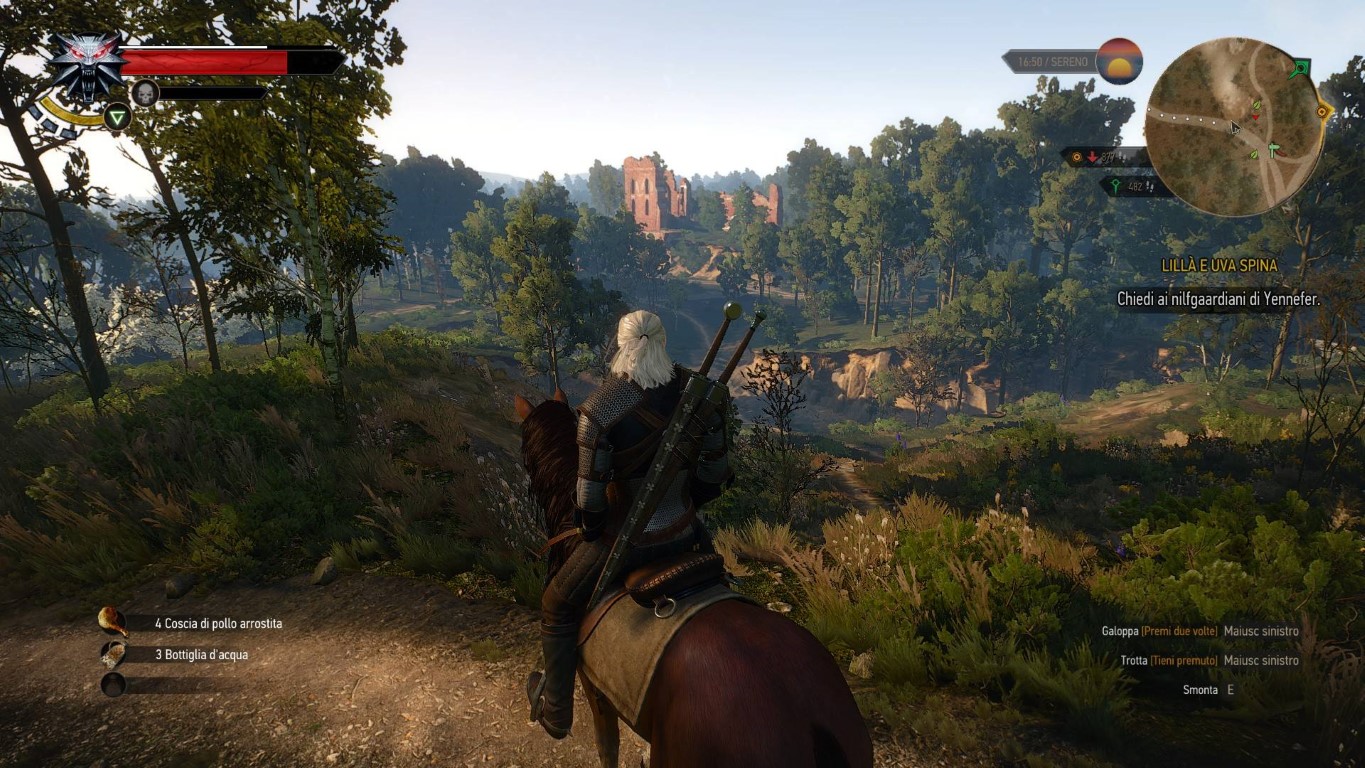
Task: Select the Bottiglia d'acqua quick slot
Action: pos(113,654)
